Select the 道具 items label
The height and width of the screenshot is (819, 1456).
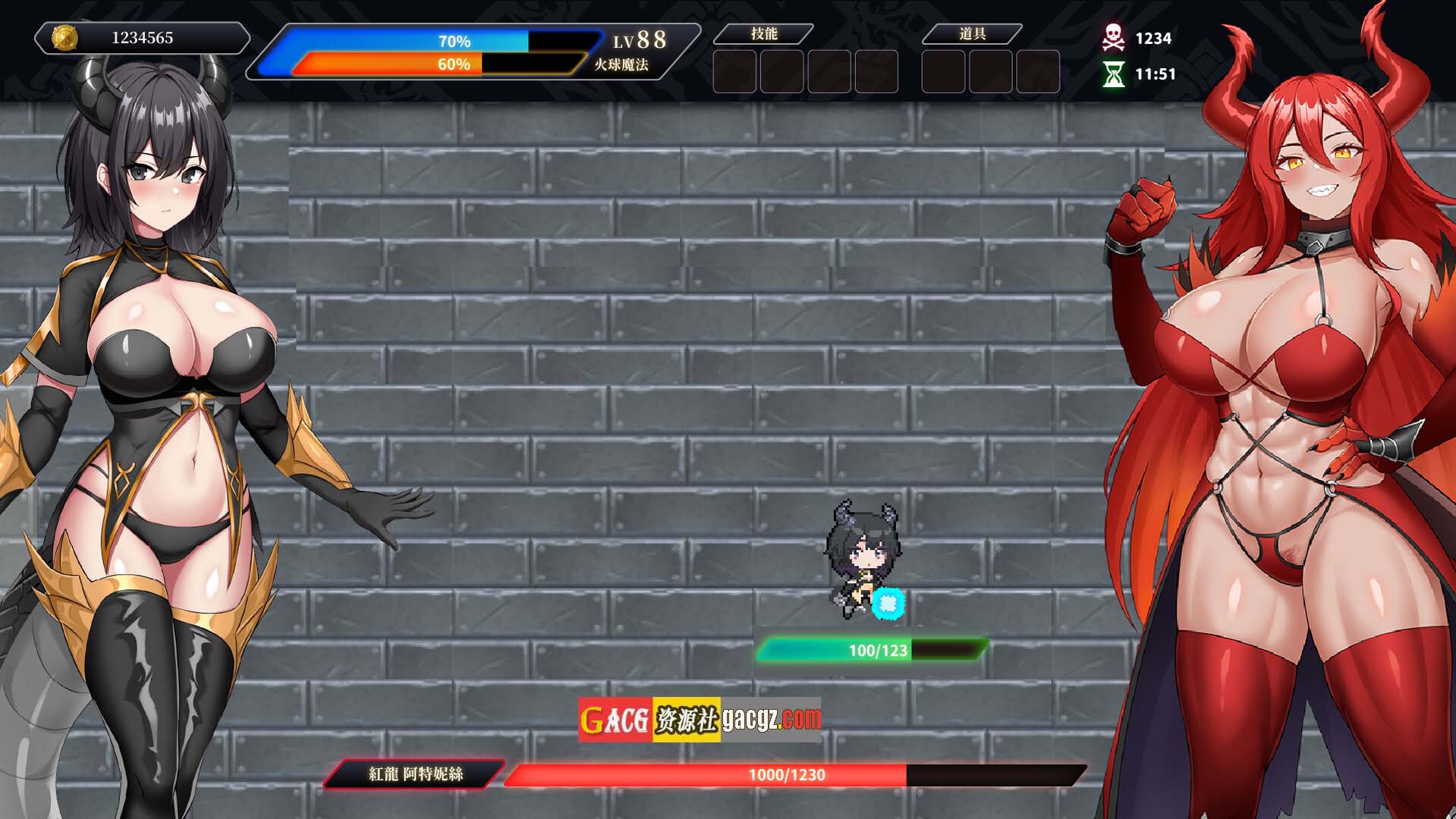[x=972, y=33]
